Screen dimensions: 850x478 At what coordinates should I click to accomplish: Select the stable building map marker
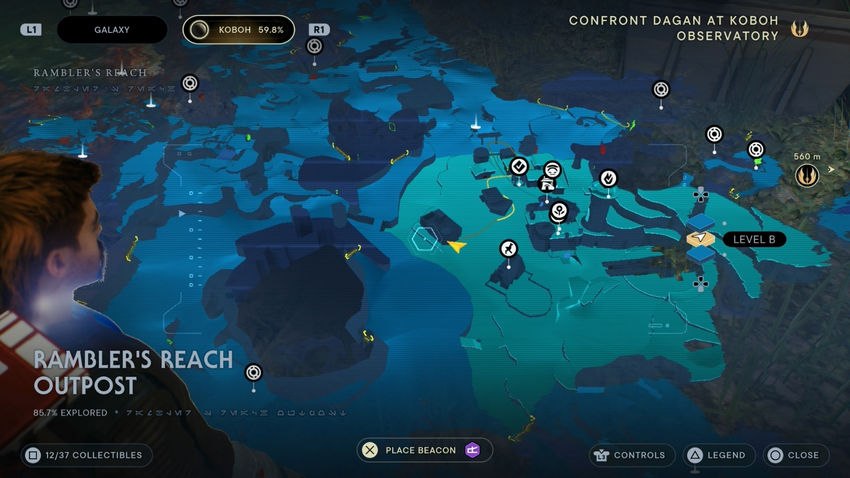coord(548,183)
